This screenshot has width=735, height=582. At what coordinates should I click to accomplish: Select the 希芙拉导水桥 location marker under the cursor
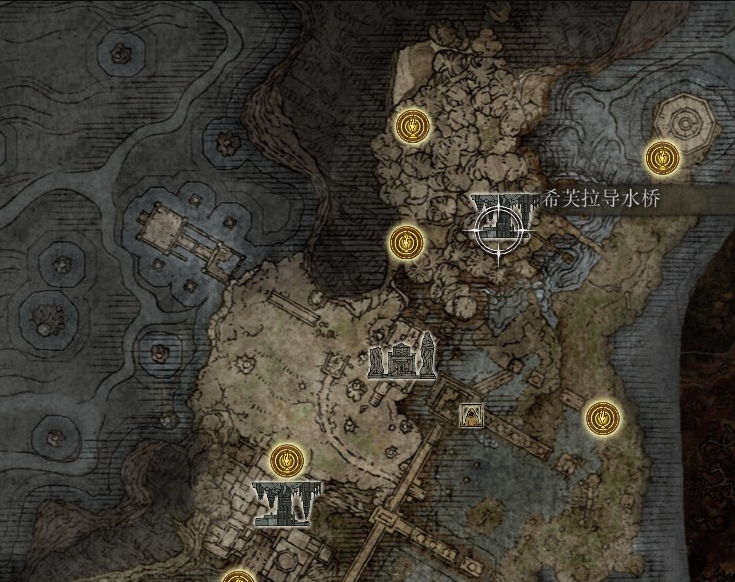pos(499,216)
